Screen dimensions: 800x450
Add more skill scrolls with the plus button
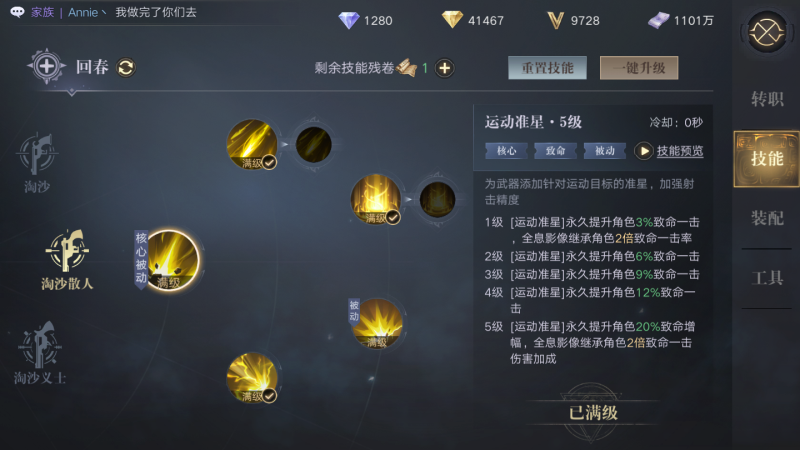445,68
